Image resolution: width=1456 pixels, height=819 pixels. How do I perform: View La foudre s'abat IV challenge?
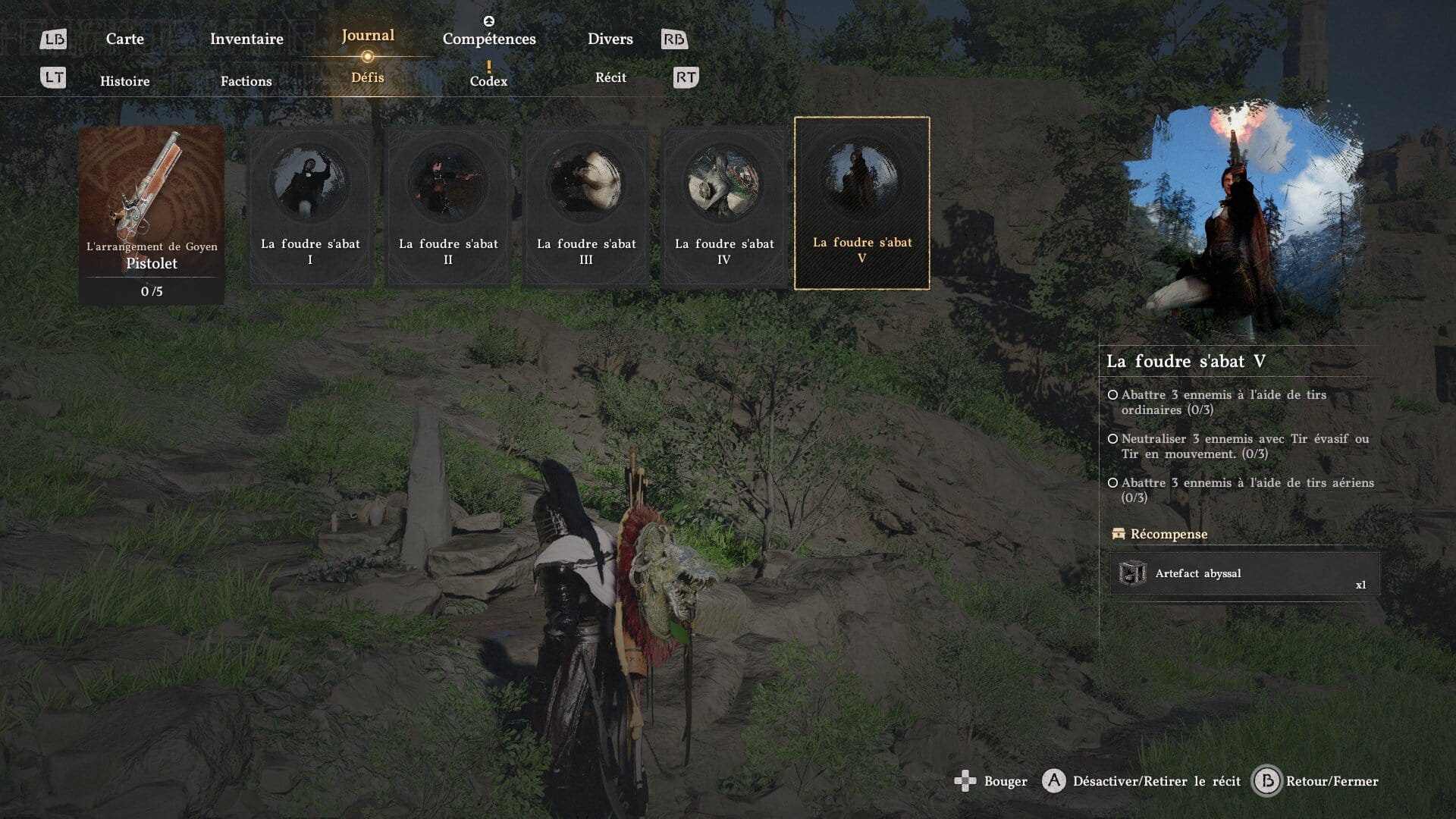[x=724, y=206]
